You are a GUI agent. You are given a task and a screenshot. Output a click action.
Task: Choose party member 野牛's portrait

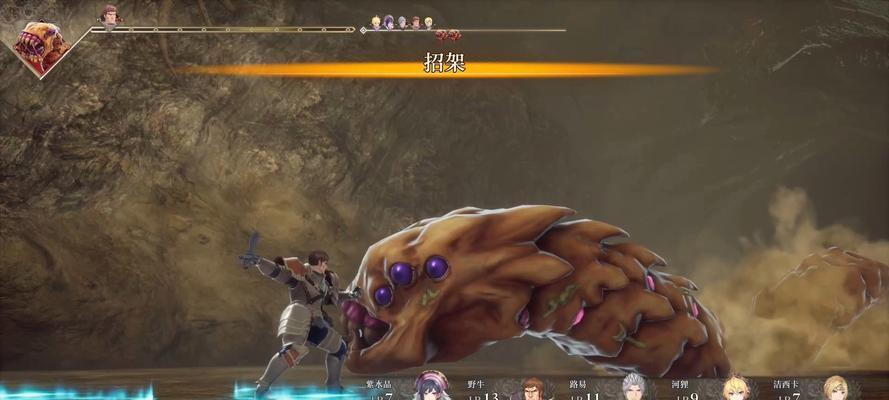tap(533, 388)
